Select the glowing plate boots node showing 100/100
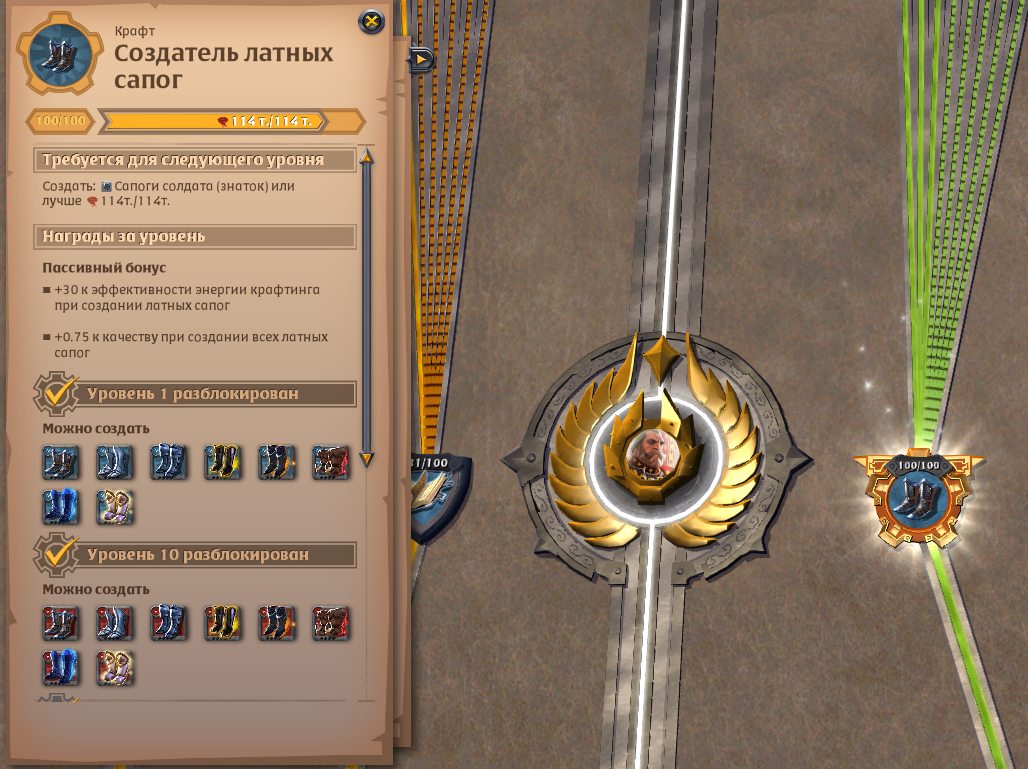This screenshot has height=769, width=1028. point(918,500)
